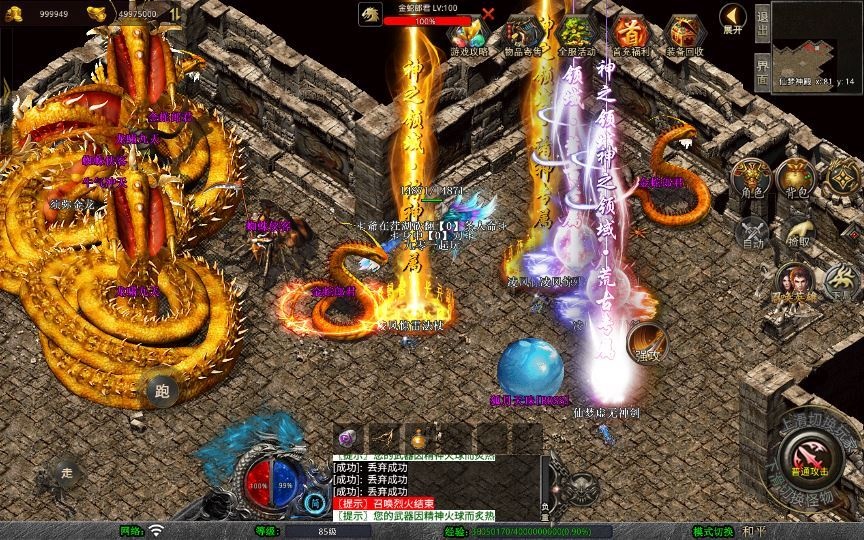Toggle 自动 auto-combat
Screen dimensions: 864x540
coord(752,233)
